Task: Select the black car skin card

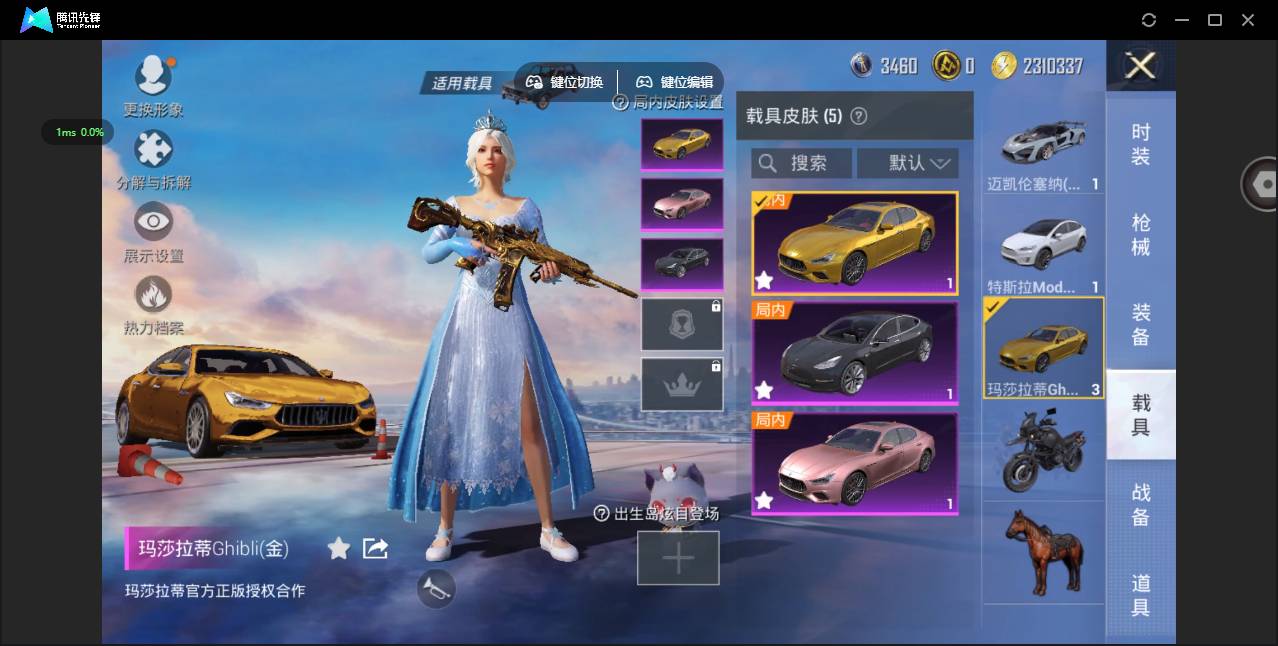Action: [x=855, y=353]
